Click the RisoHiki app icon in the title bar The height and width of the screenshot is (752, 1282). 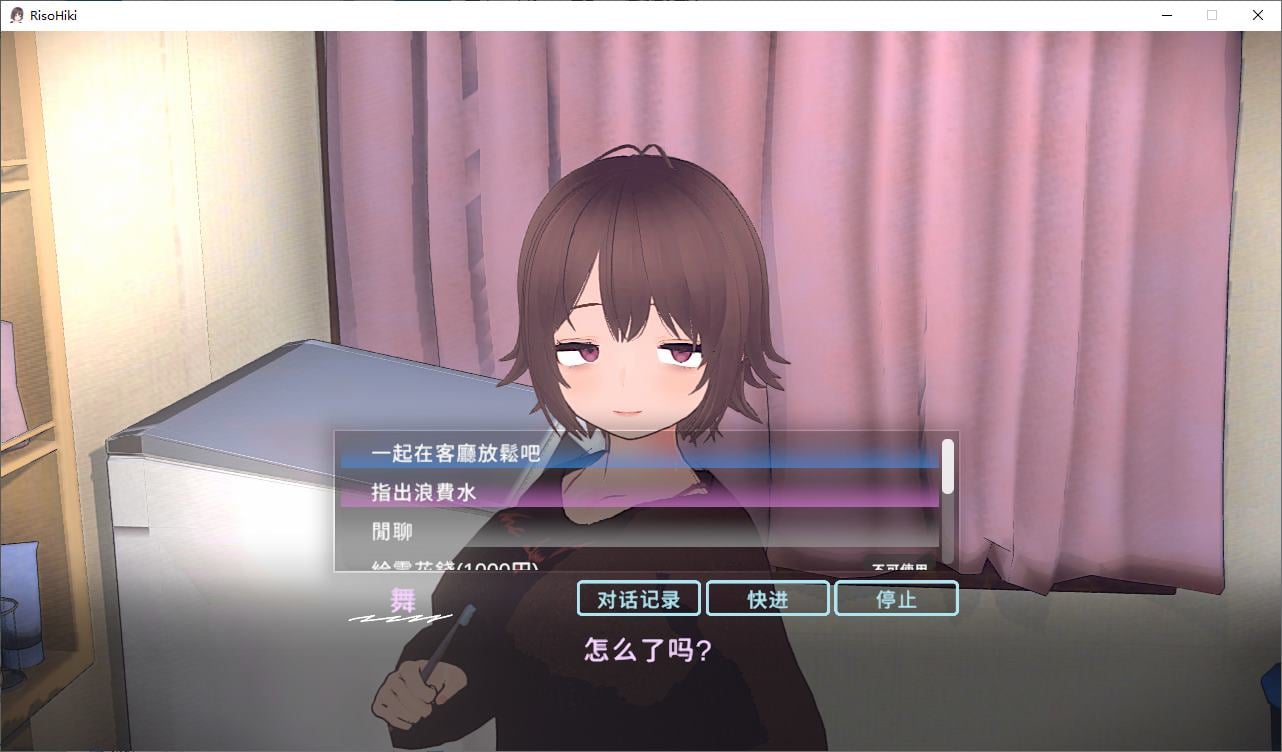(x=15, y=15)
